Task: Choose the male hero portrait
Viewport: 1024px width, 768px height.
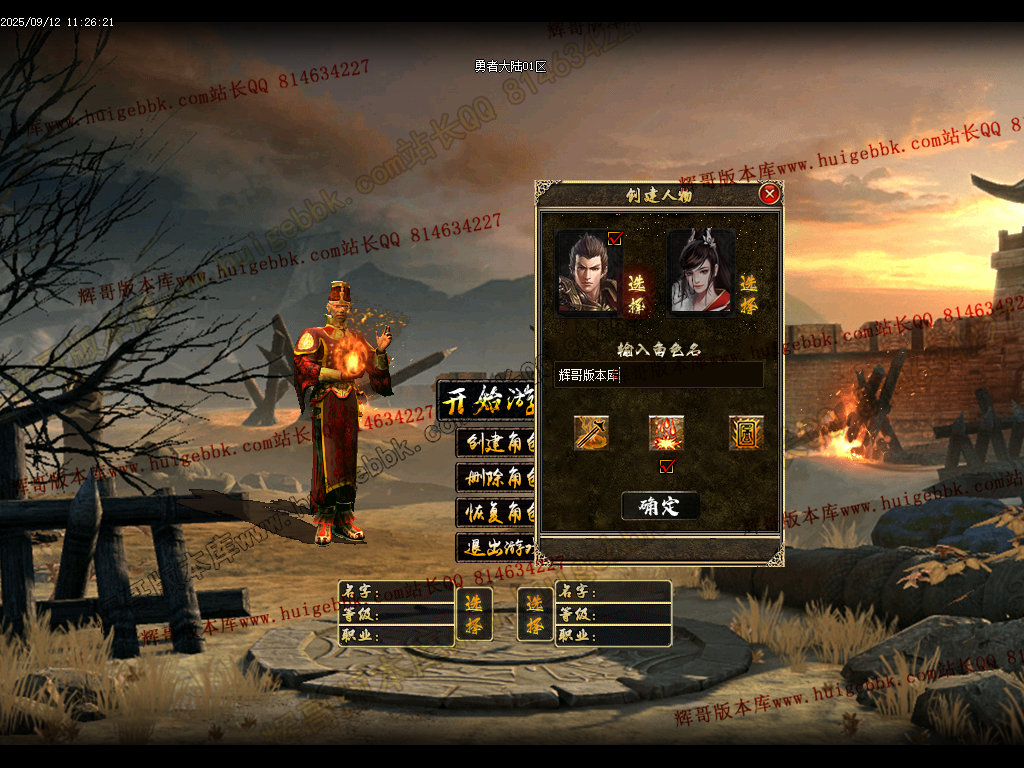Action: (x=587, y=273)
